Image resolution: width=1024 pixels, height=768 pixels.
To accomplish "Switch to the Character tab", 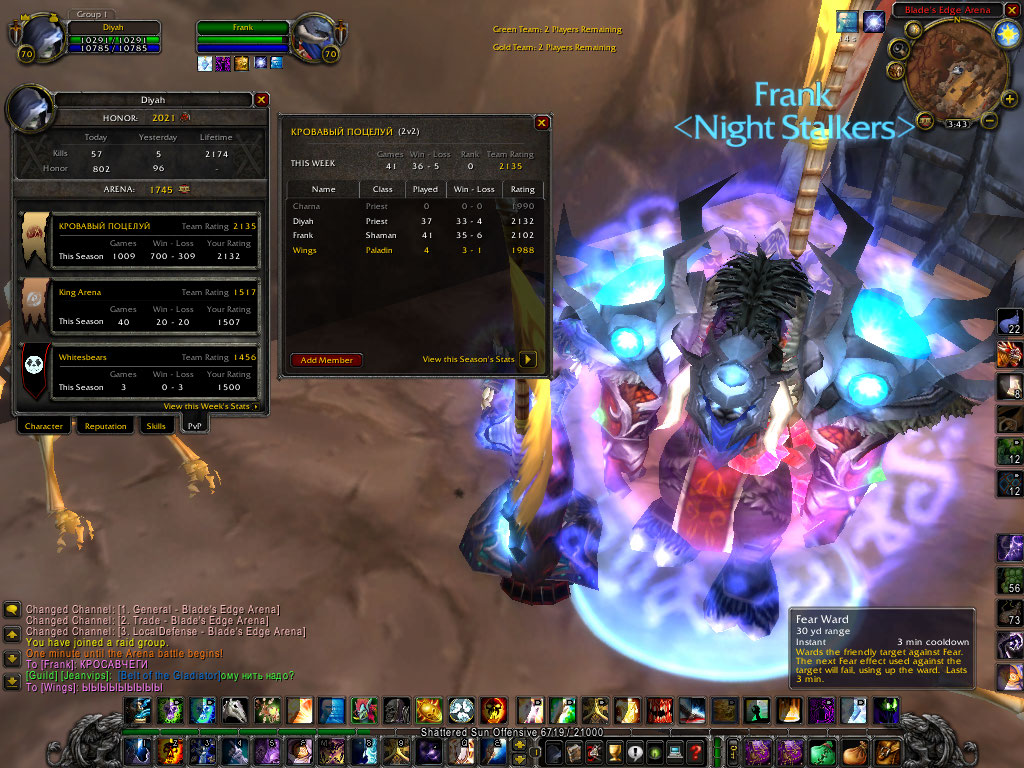I will point(44,426).
